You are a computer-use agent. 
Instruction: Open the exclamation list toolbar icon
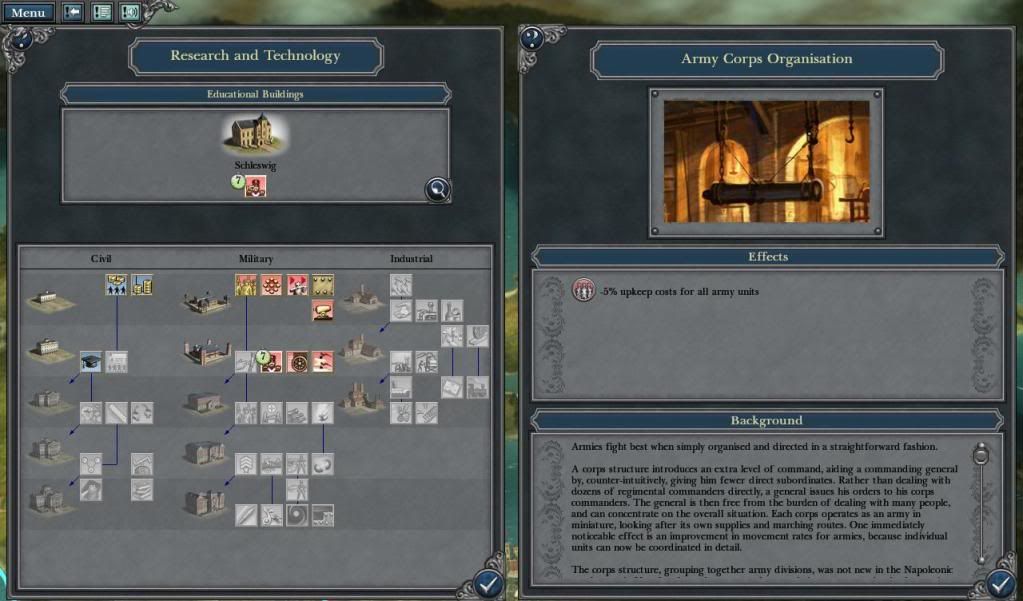coord(101,13)
